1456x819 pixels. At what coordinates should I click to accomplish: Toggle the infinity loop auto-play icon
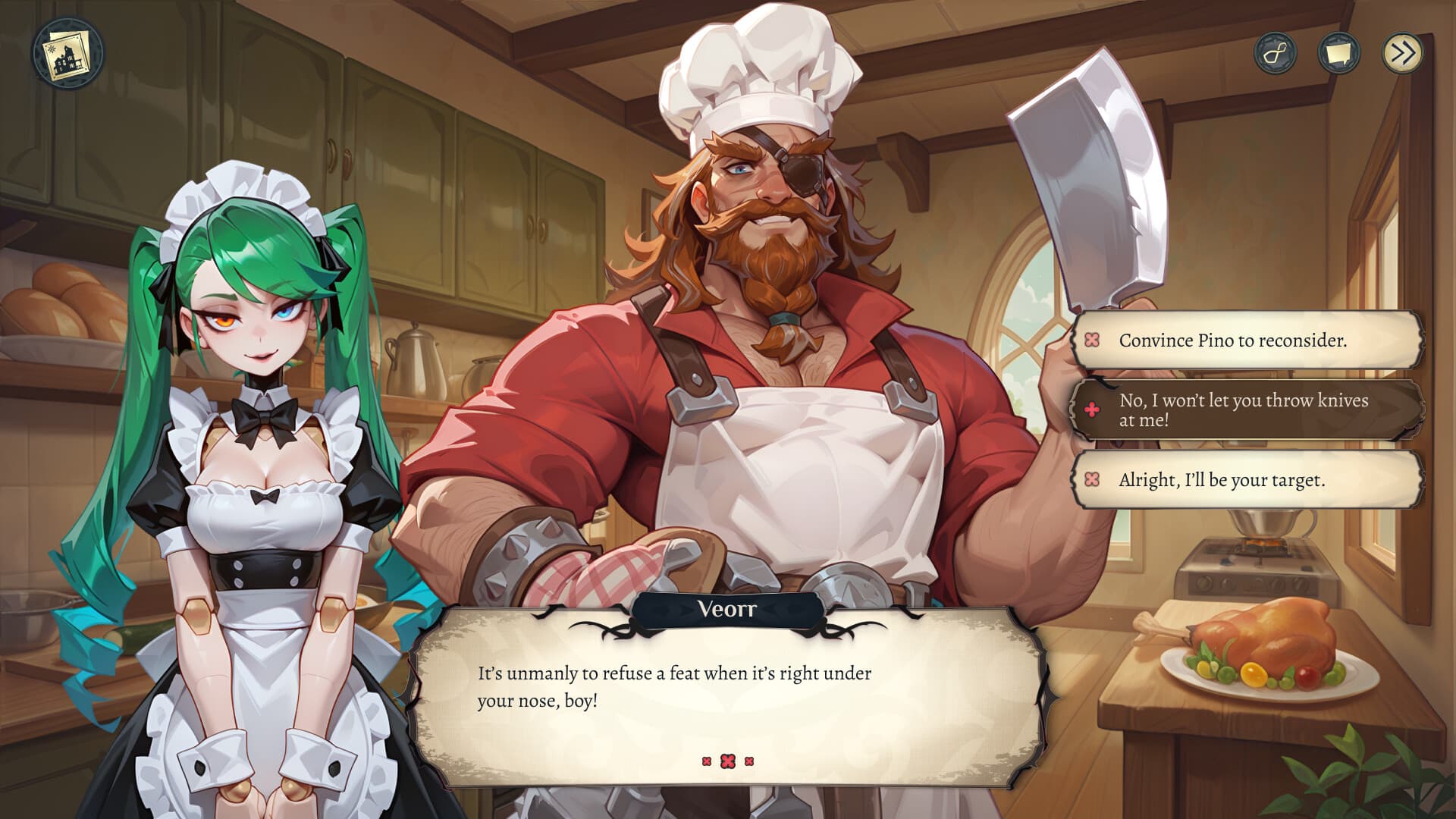pos(1275,53)
